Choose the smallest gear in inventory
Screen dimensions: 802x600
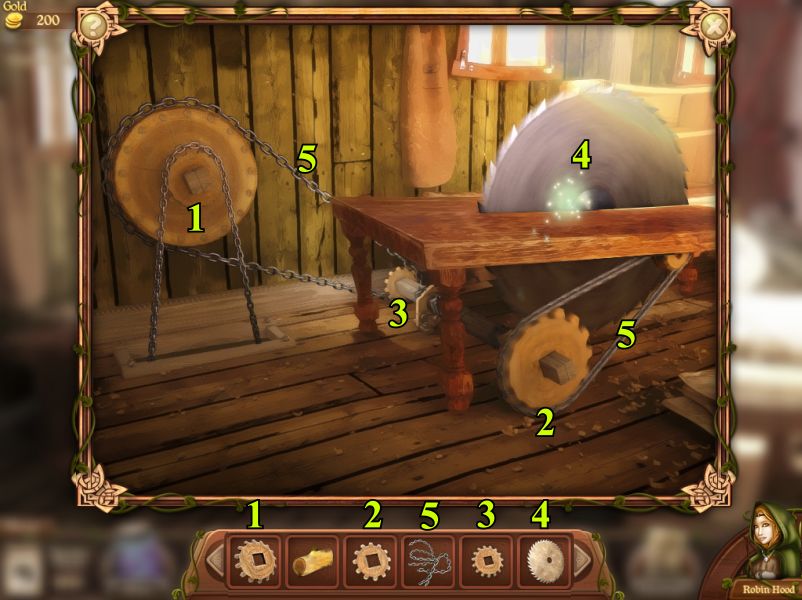[x=486, y=560]
